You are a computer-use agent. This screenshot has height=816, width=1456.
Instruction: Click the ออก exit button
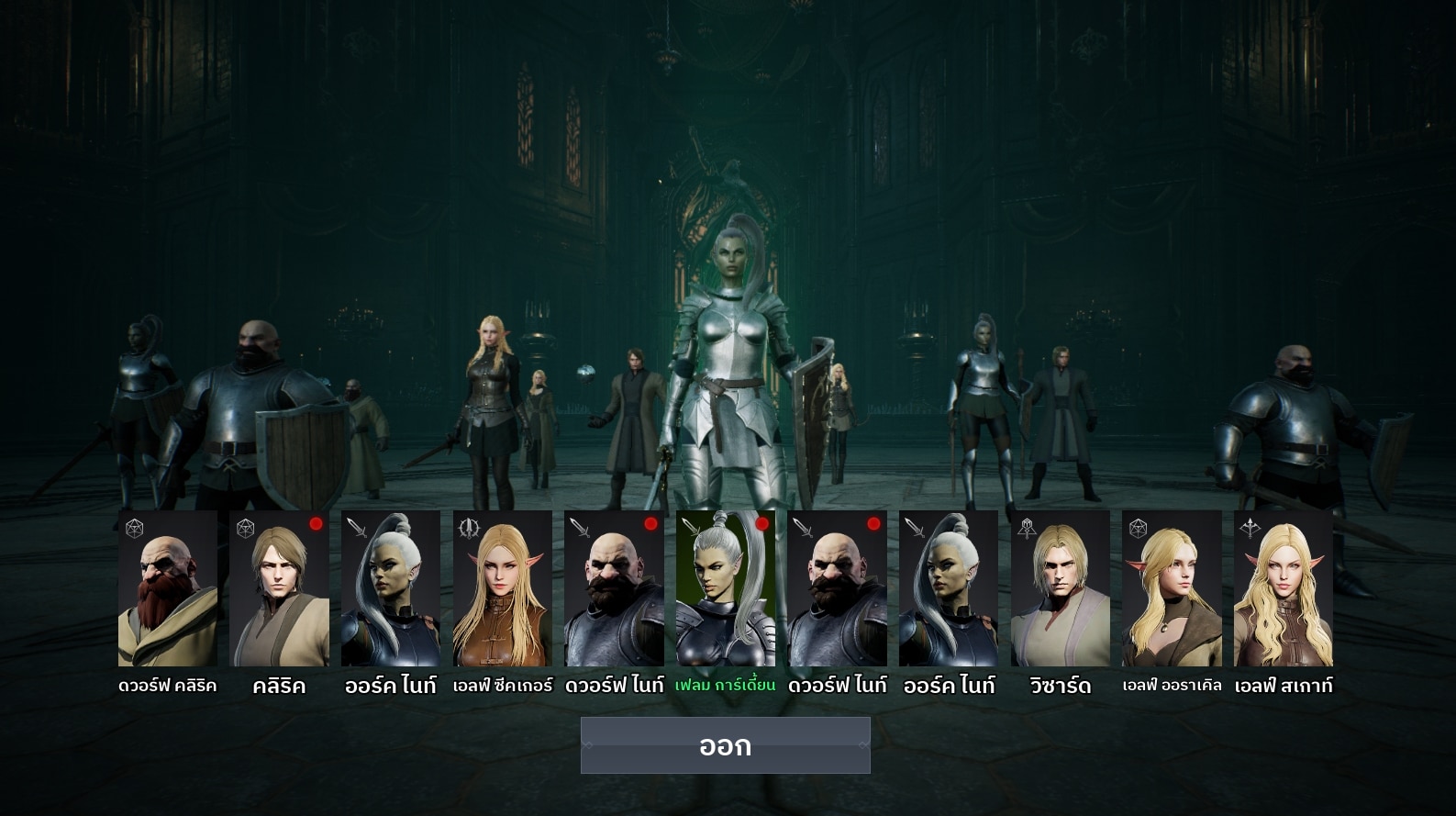tap(725, 745)
